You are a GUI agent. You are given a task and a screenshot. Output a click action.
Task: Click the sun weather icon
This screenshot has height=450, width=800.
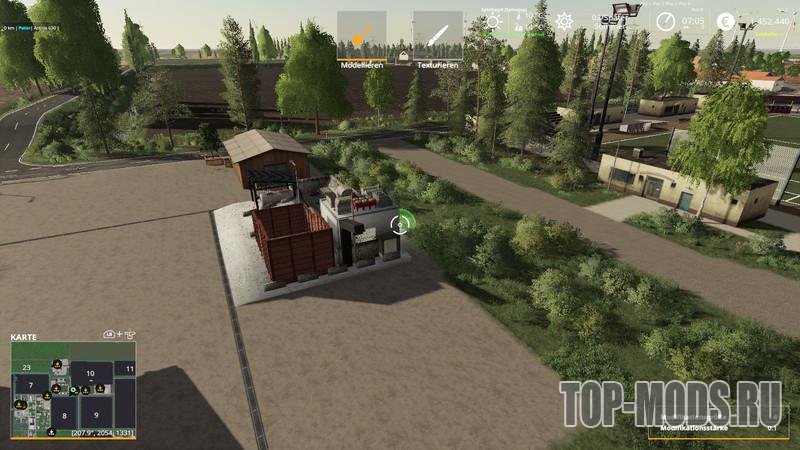point(492,21)
